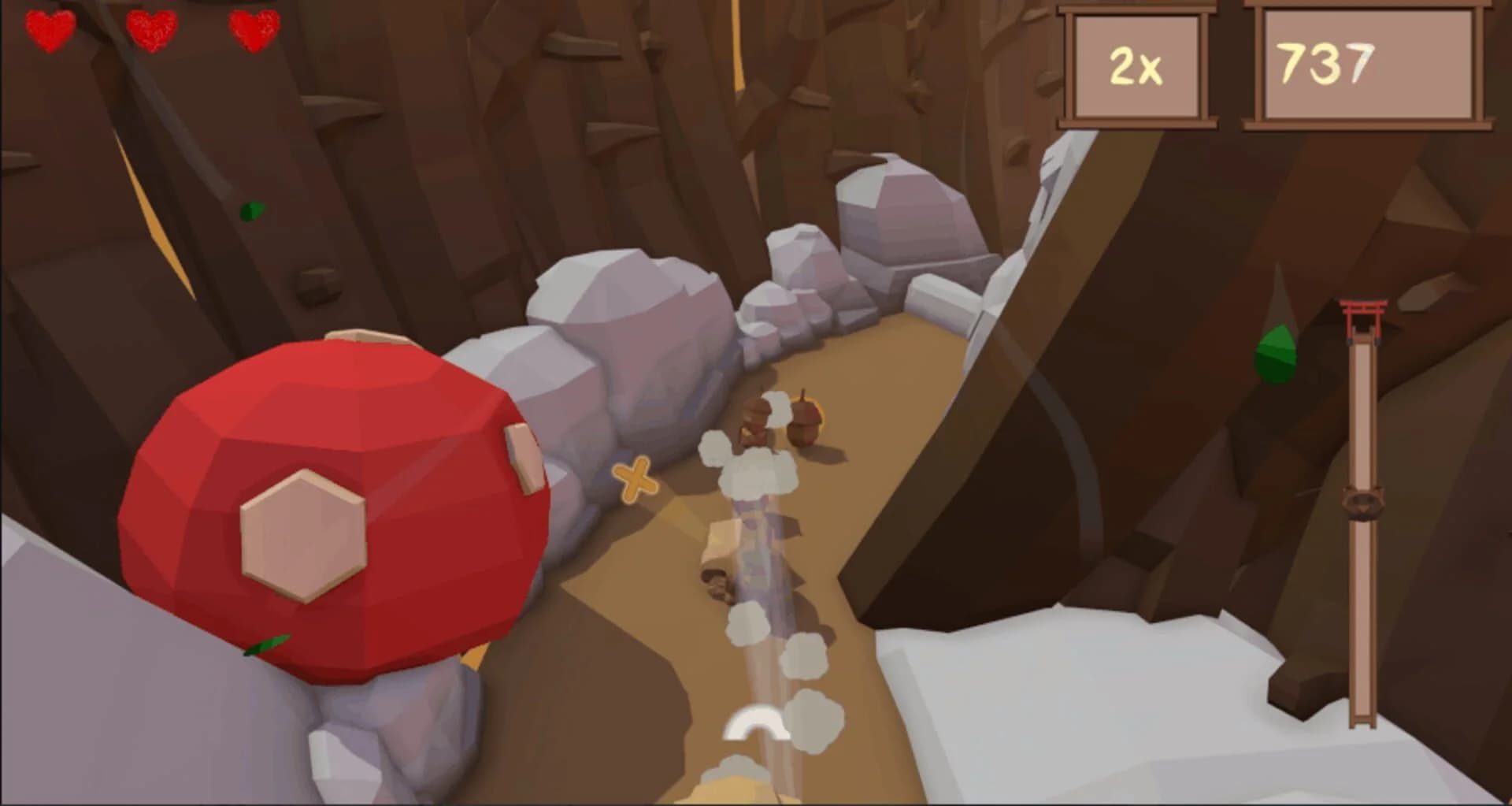Click the third red heart icon
This screenshot has width=1512, height=806.
coord(252,30)
